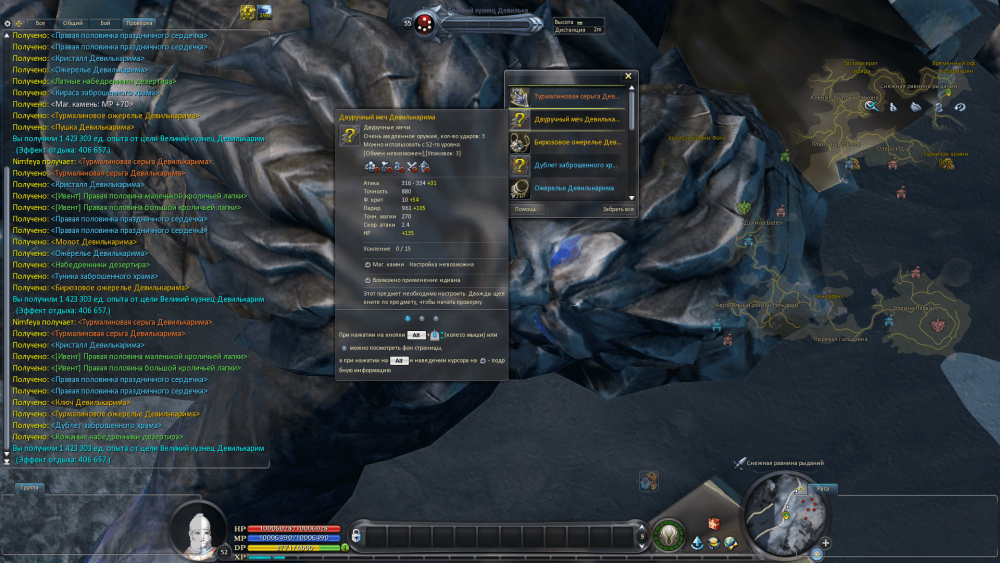Switch to the "Все" chat tab
This screenshot has height=563, width=1000.
click(40, 22)
